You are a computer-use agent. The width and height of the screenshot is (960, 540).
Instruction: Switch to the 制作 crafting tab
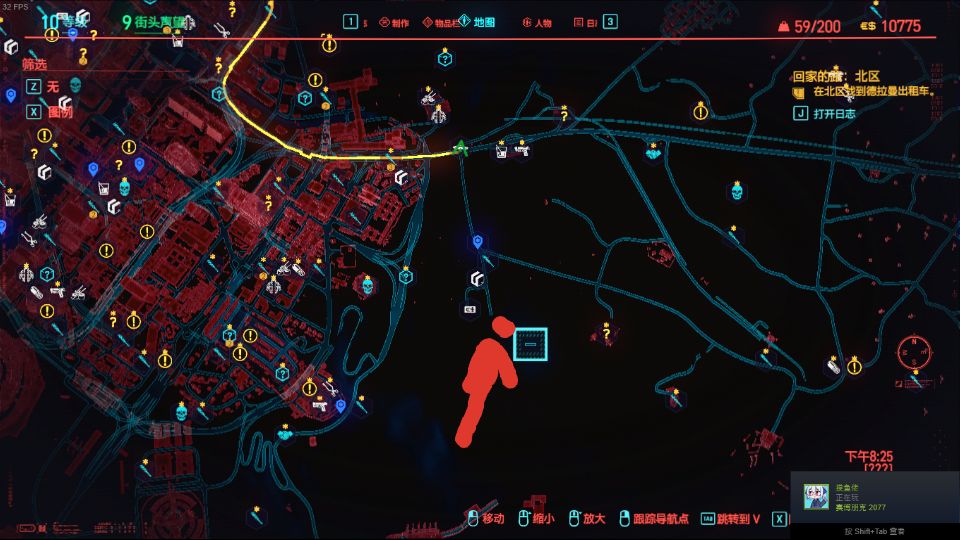click(x=392, y=21)
